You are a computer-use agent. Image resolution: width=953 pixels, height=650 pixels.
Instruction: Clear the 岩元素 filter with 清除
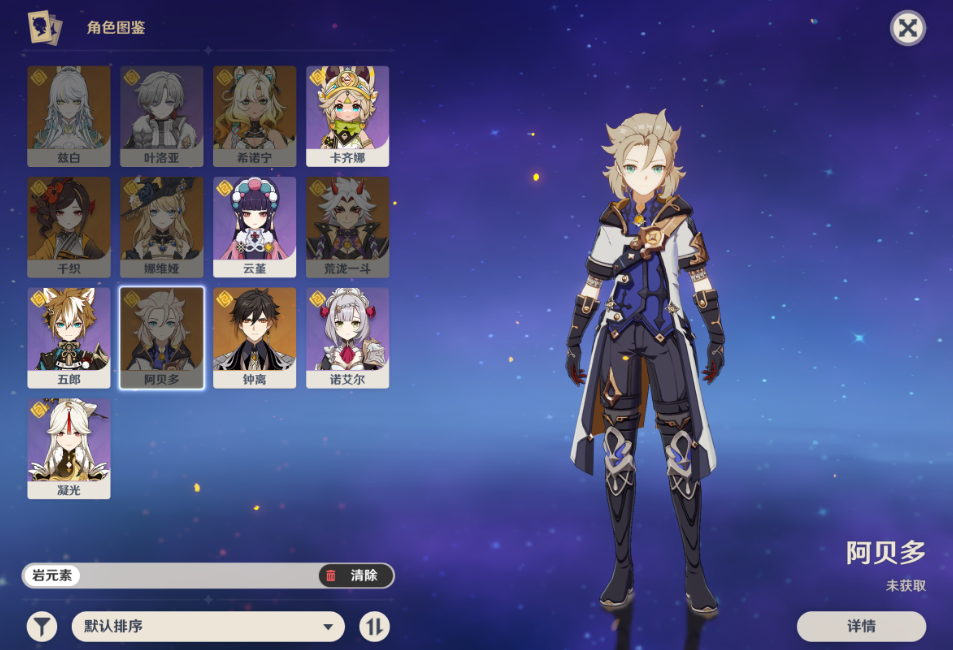[x=356, y=575]
